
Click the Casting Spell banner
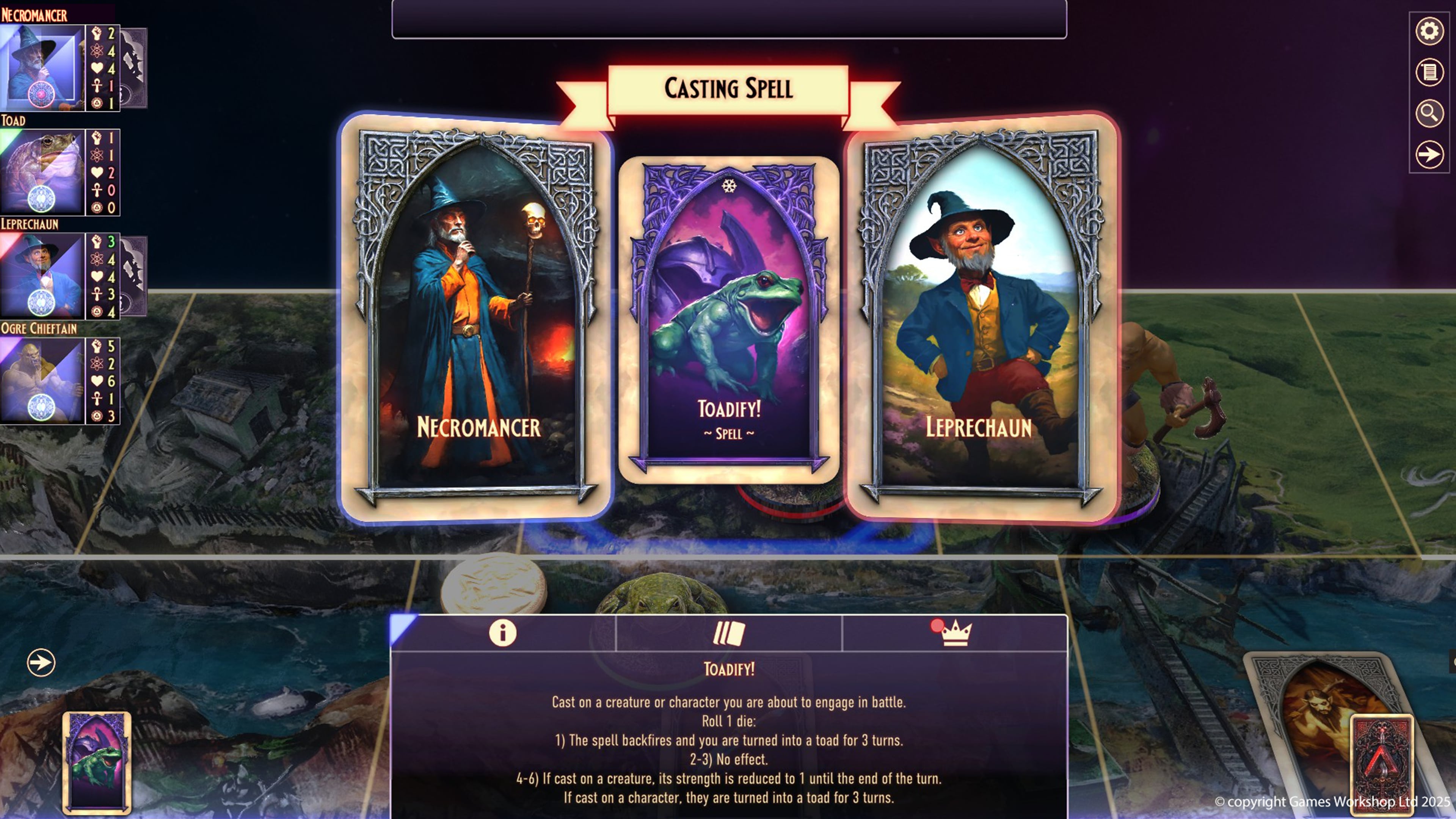728,89
